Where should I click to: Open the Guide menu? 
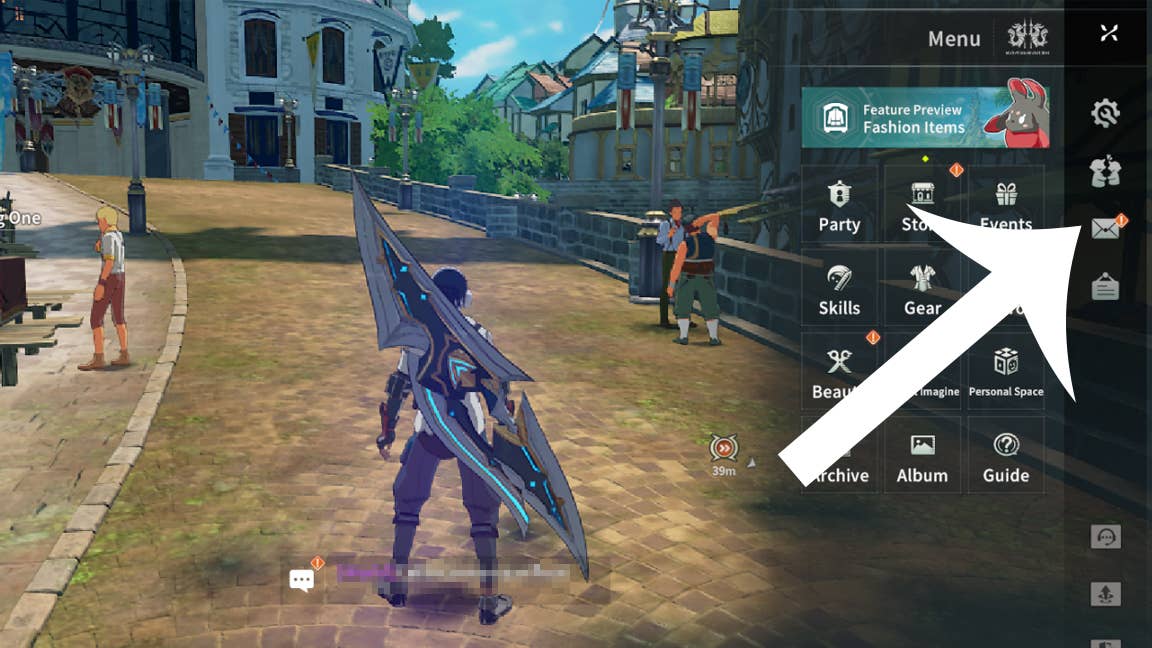[1005, 456]
